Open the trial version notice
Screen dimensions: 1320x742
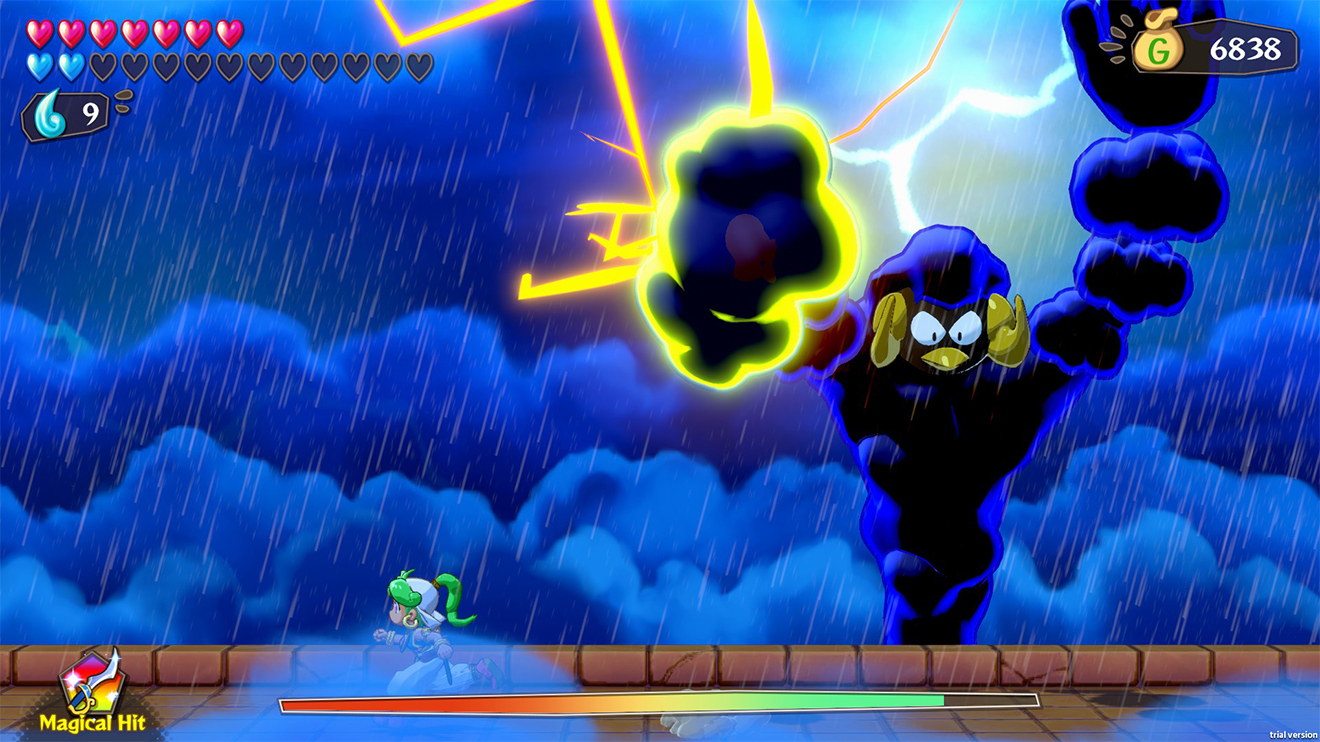pos(1291,733)
